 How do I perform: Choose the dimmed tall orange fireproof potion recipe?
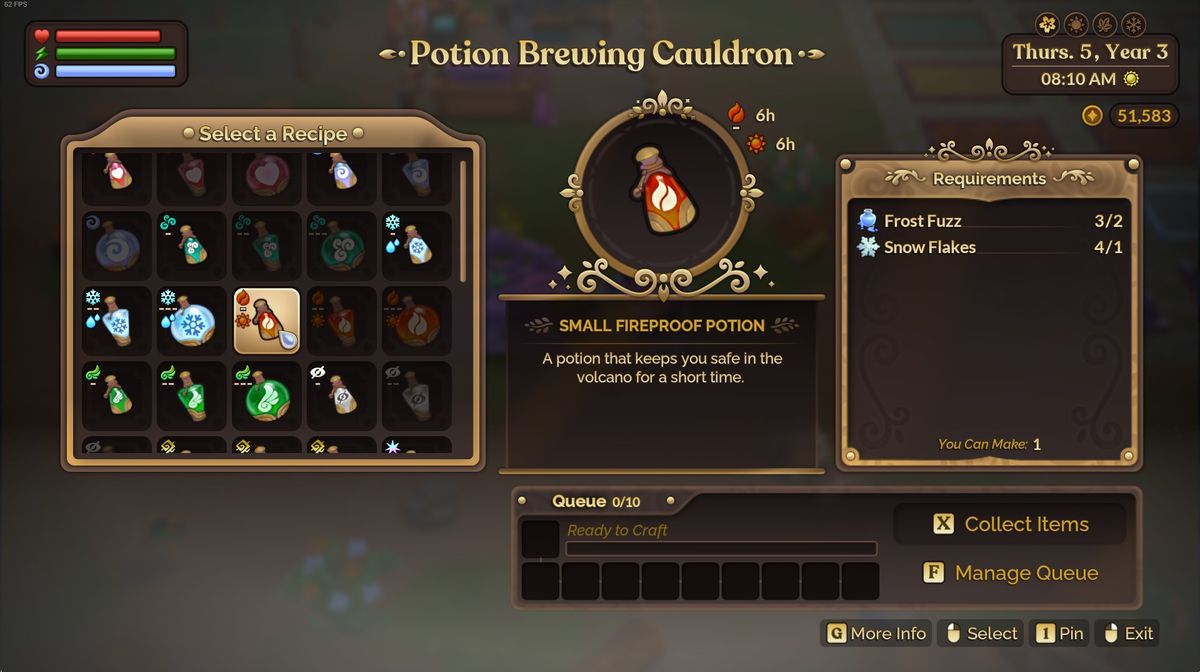pos(341,321)
